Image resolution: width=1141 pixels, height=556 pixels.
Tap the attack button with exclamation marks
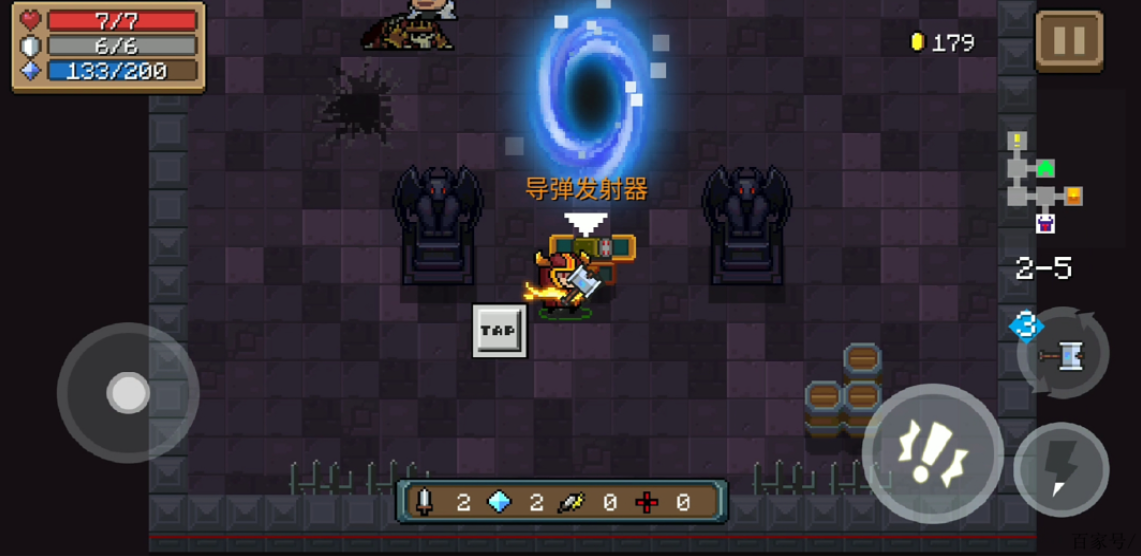[932, 453]
